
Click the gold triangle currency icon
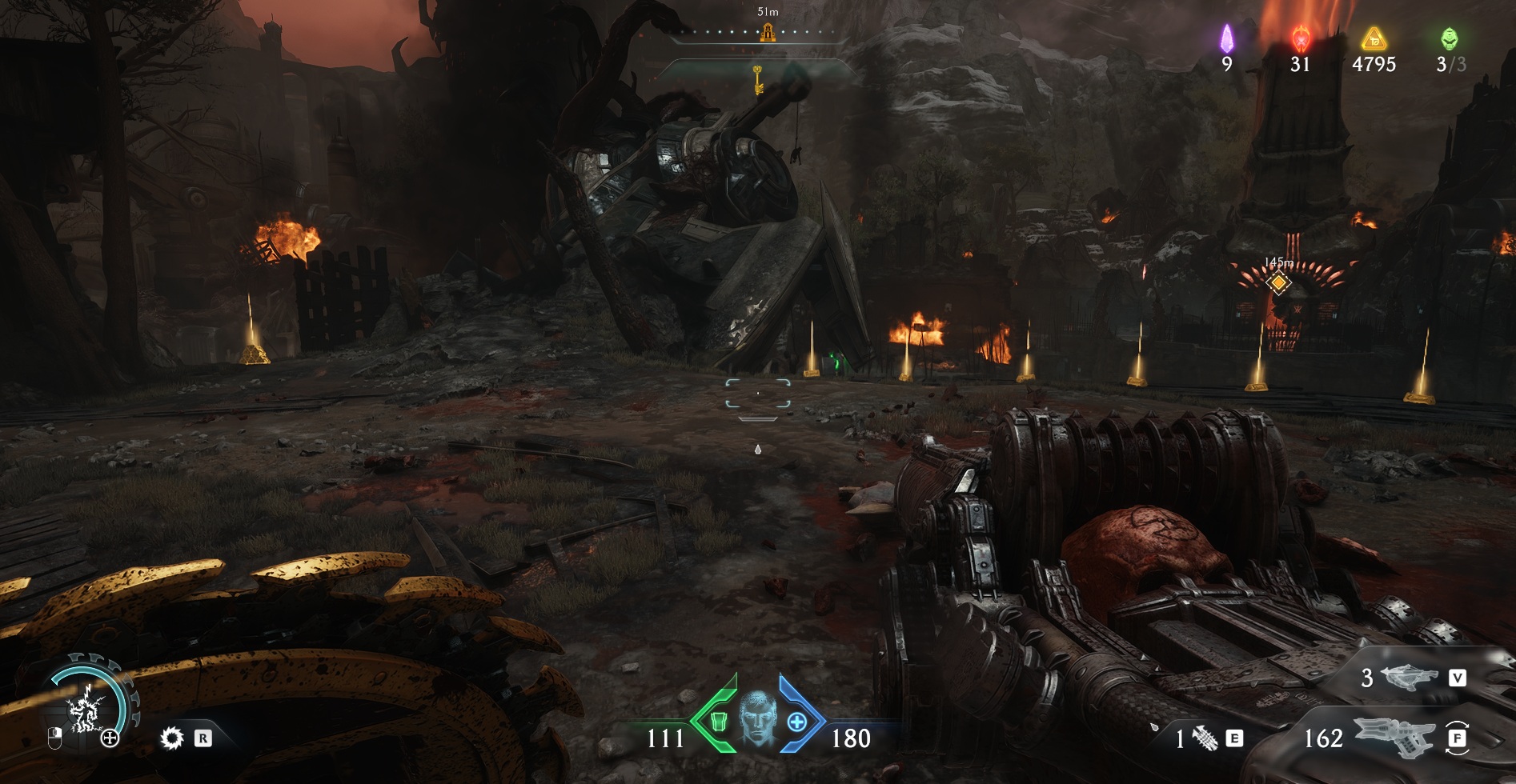pos(1374,38)
